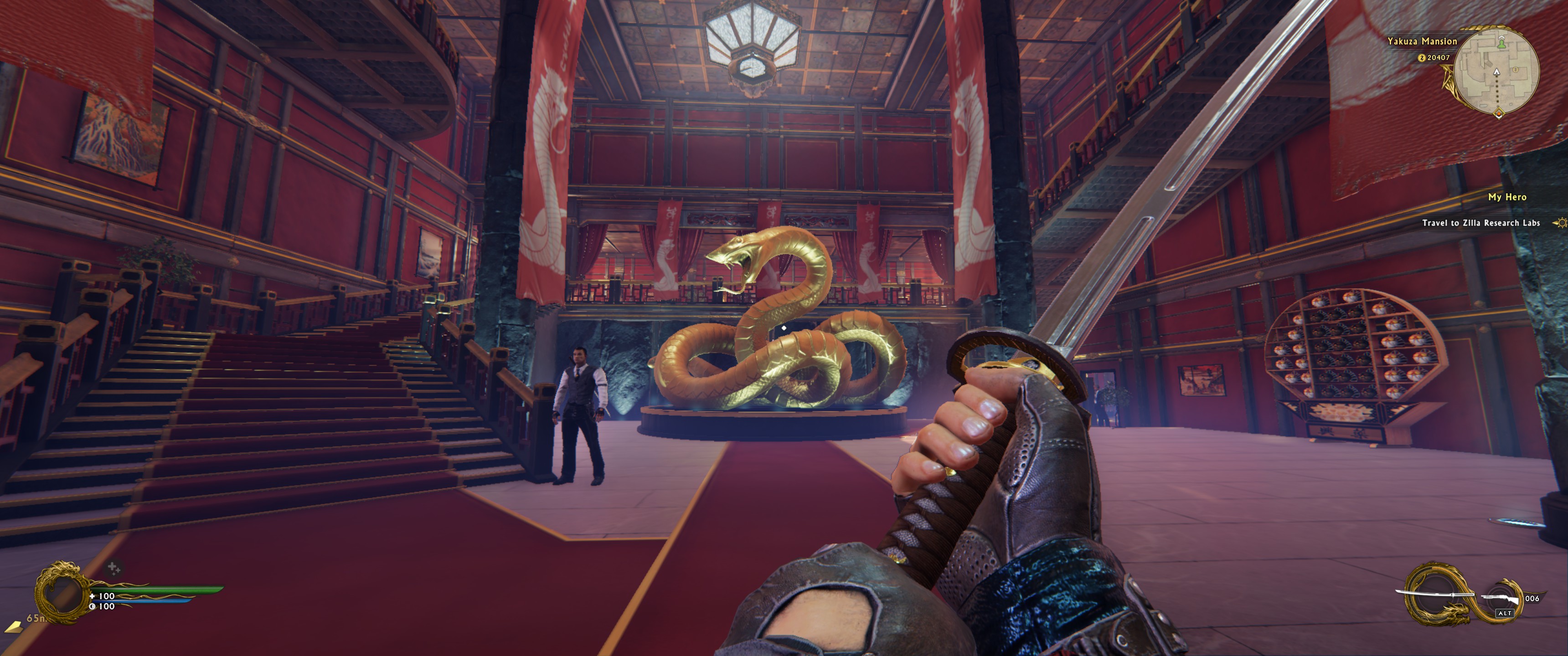The image size is (1568, 656).
Task: Click the Yakuza Mansion location label
Action: (x=1421, y=41)
